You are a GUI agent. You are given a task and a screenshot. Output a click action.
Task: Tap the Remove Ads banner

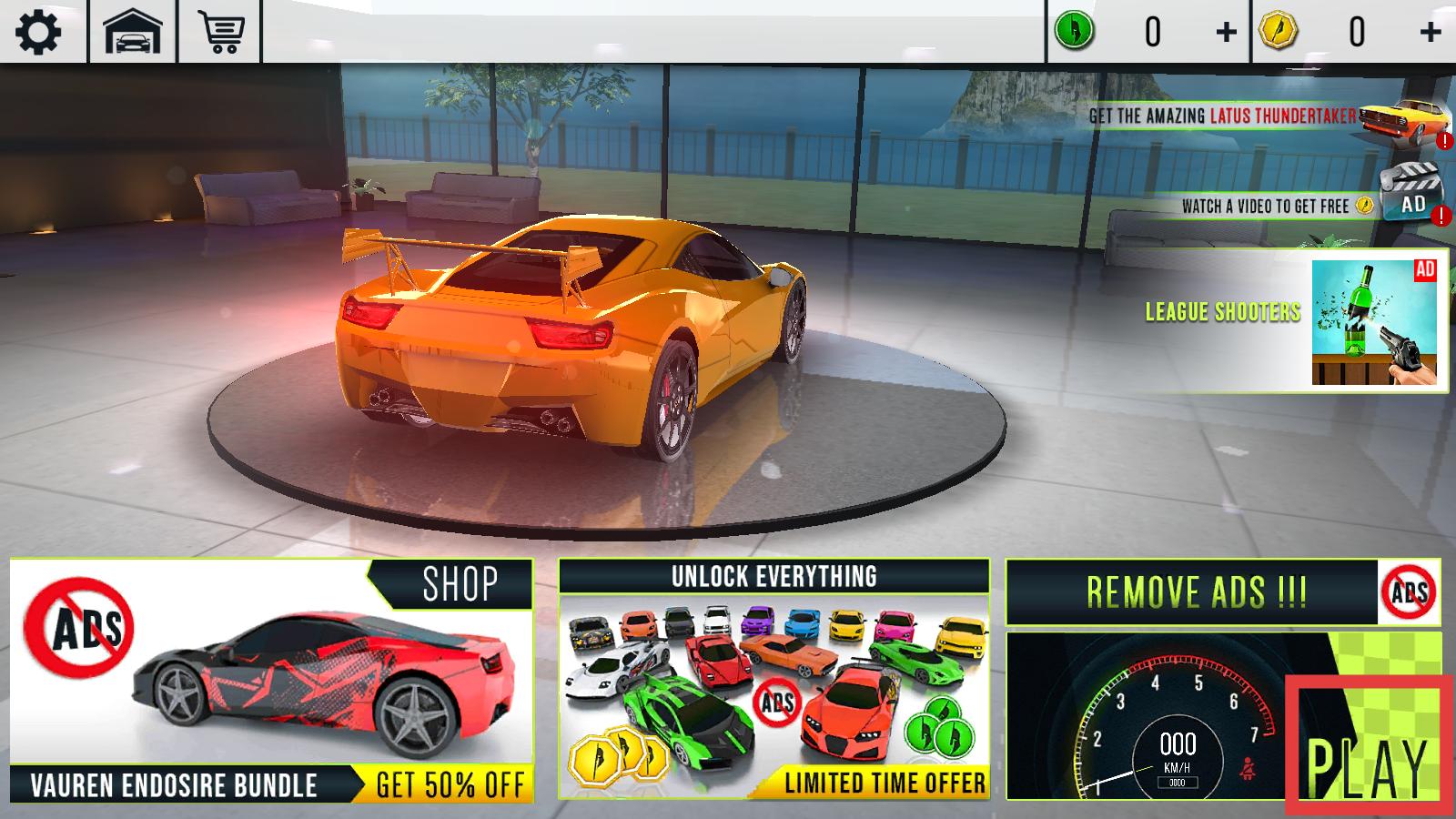(1221, 592)
